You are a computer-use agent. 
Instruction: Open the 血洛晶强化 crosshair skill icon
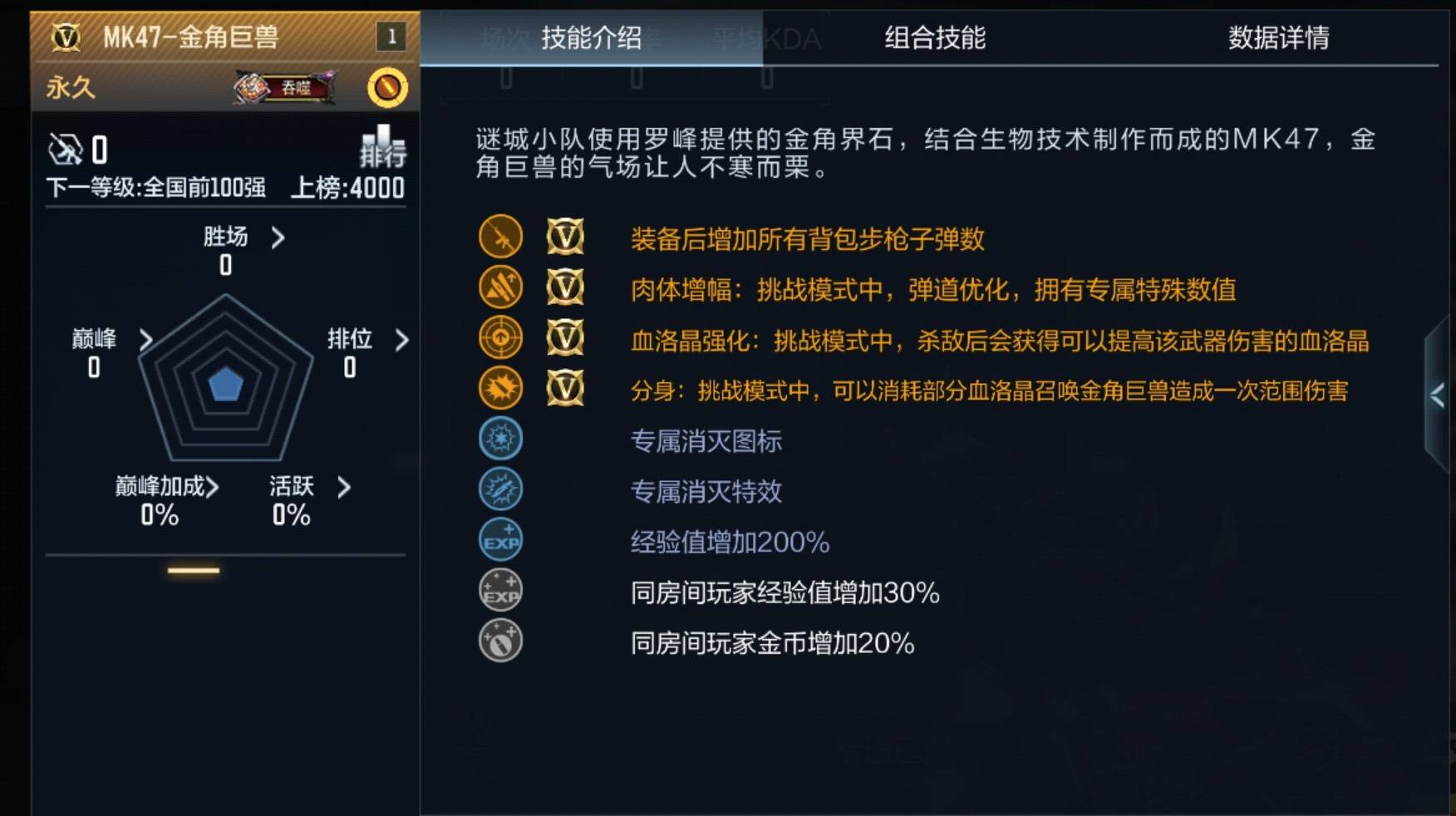(499, 339)
